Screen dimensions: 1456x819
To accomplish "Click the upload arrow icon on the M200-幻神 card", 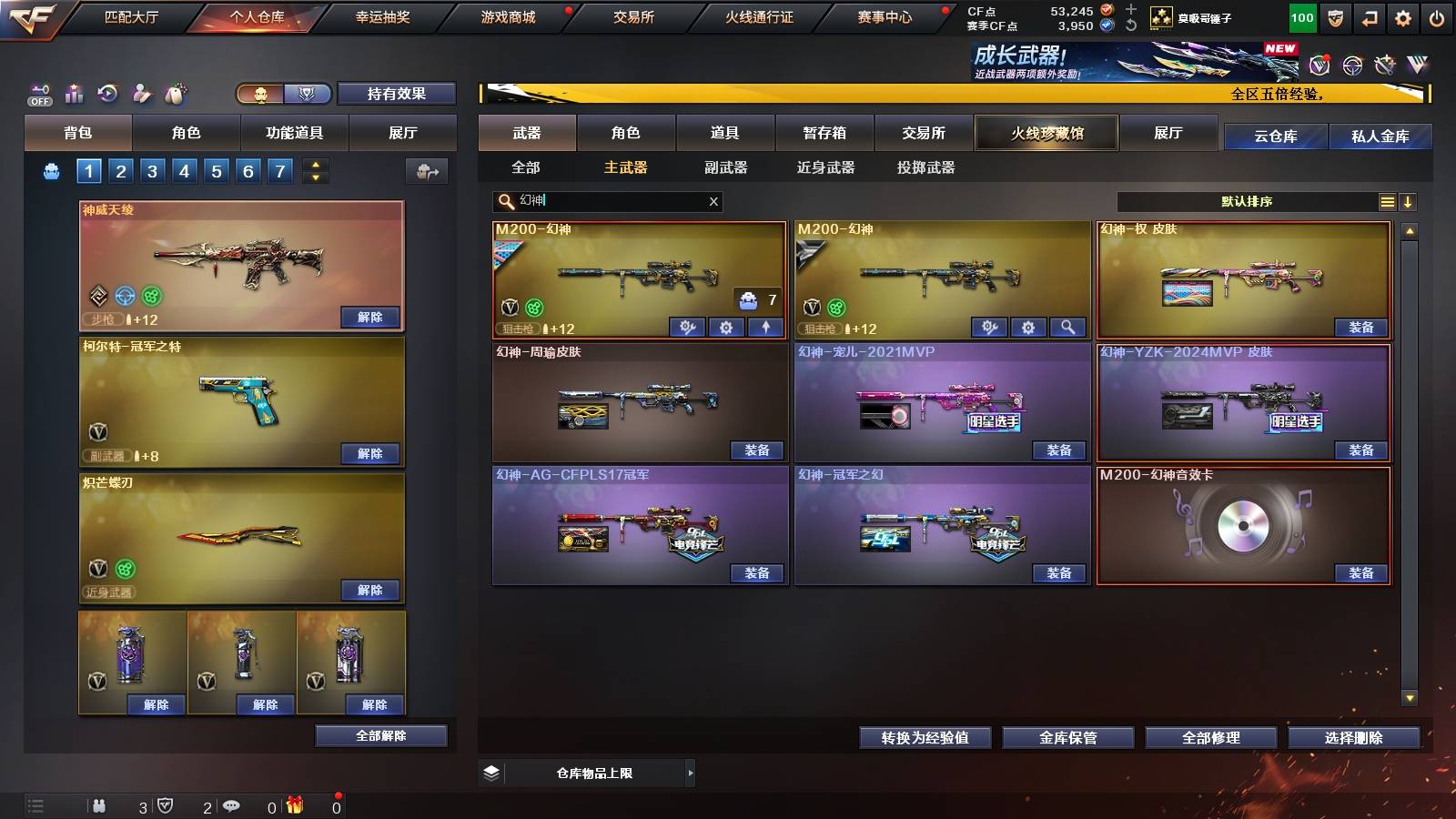I will pyautogui.click(x=765, y=328).
